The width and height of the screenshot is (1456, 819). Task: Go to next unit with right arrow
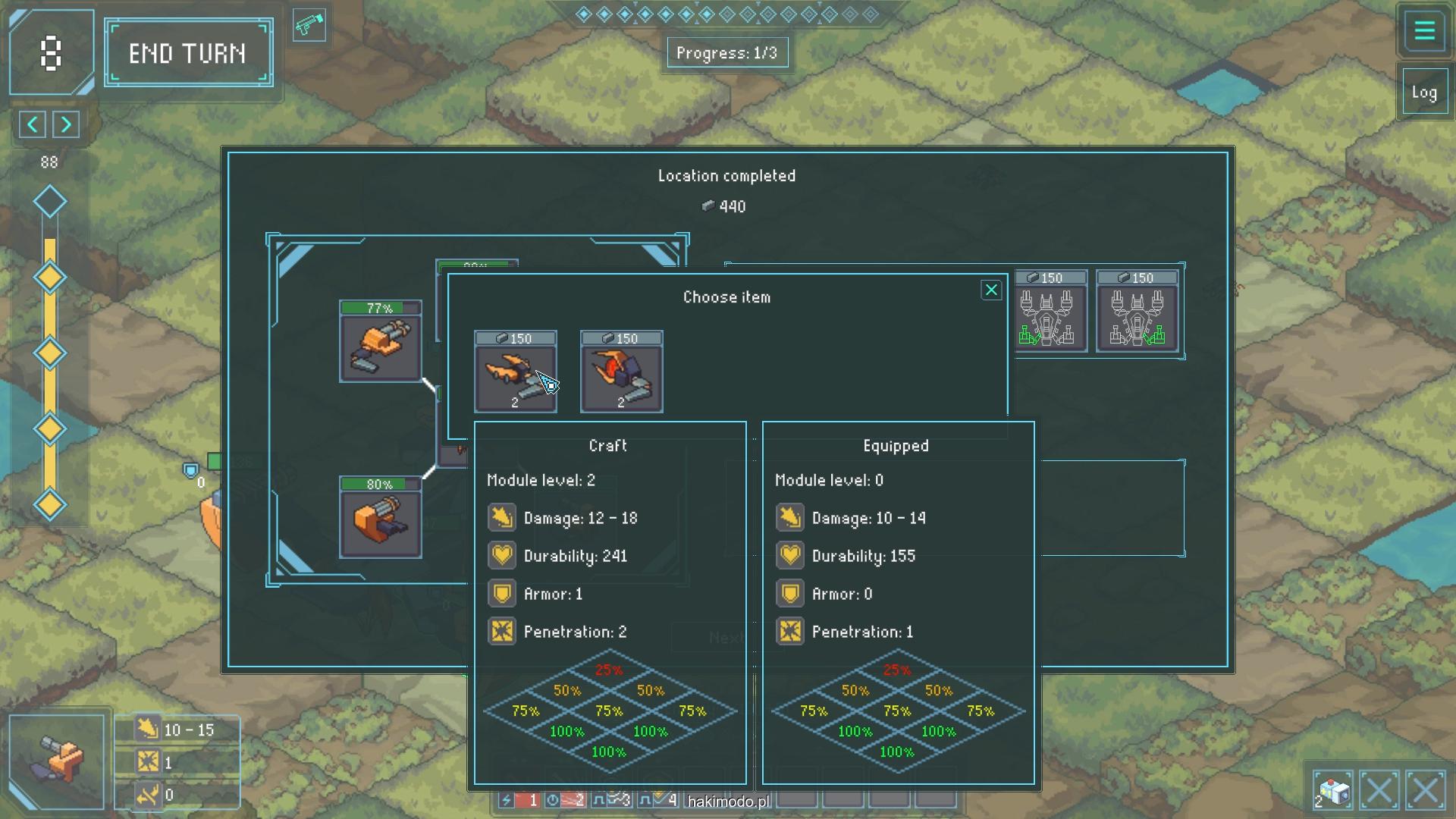point(66,124)
